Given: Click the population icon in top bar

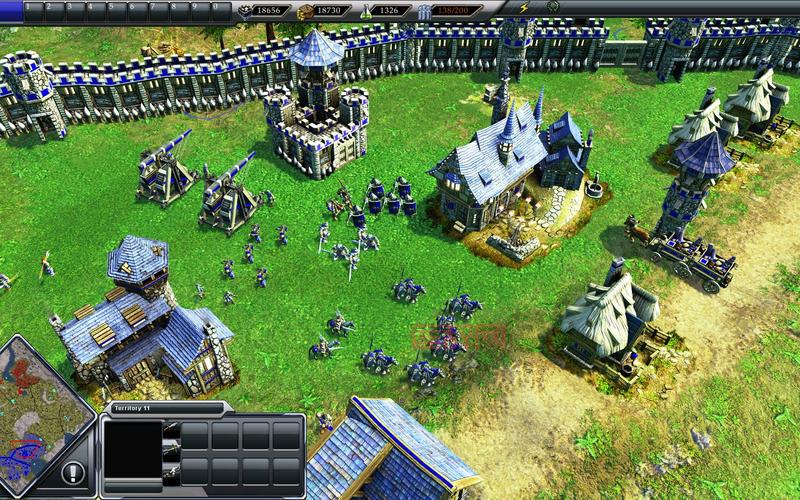Looking at the screenshot, I should pyautogui.click(x=425, y=10).
